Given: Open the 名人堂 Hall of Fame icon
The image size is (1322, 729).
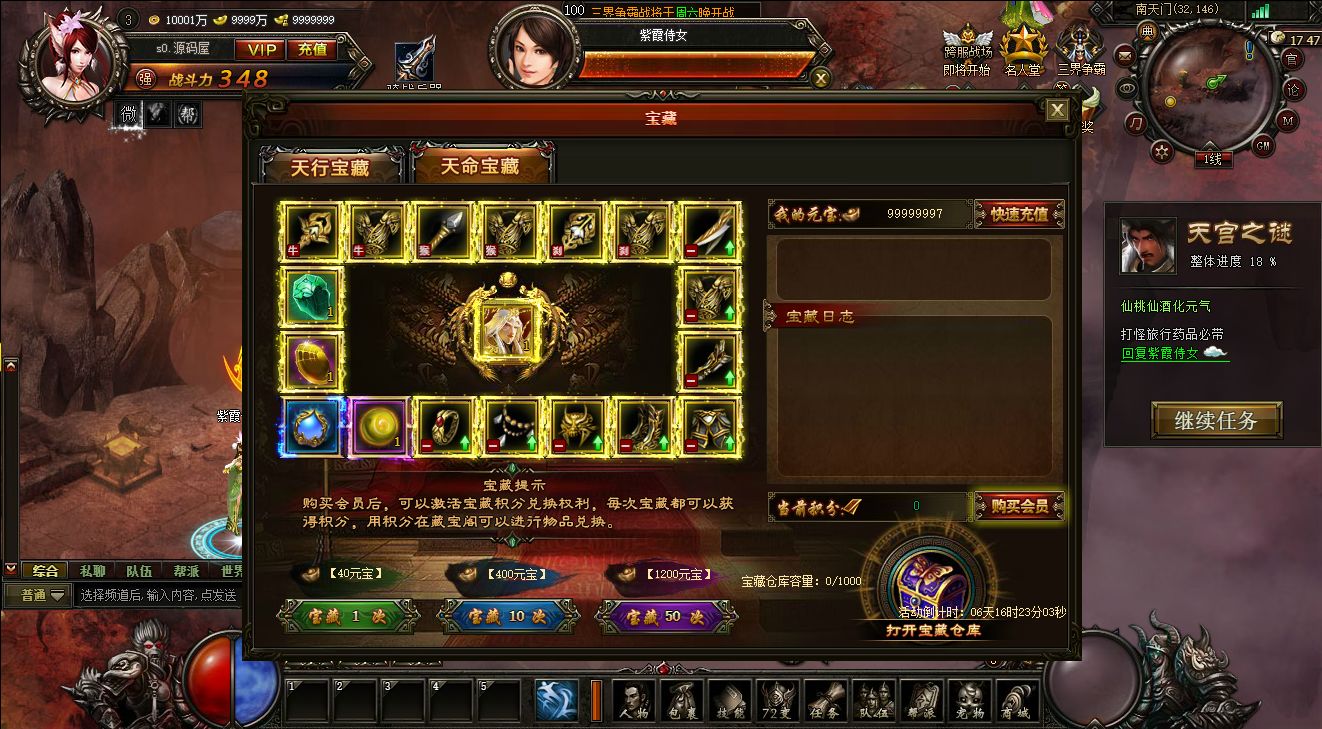Looking at the screenshot, I should [1022, 45].
